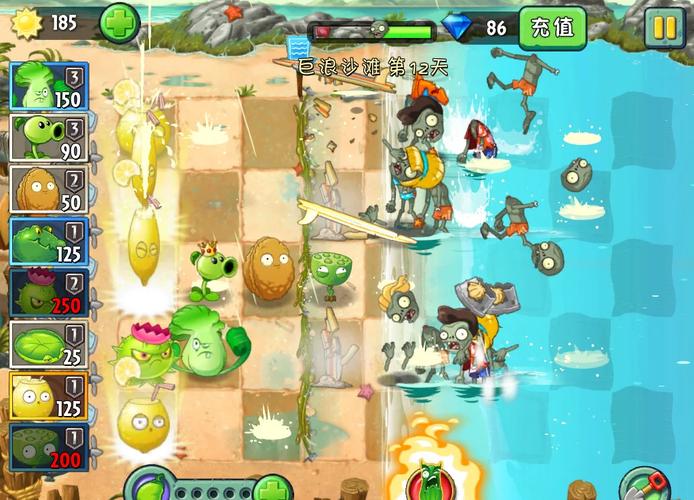Add more sun with the green plus

[x=120, y=23]
